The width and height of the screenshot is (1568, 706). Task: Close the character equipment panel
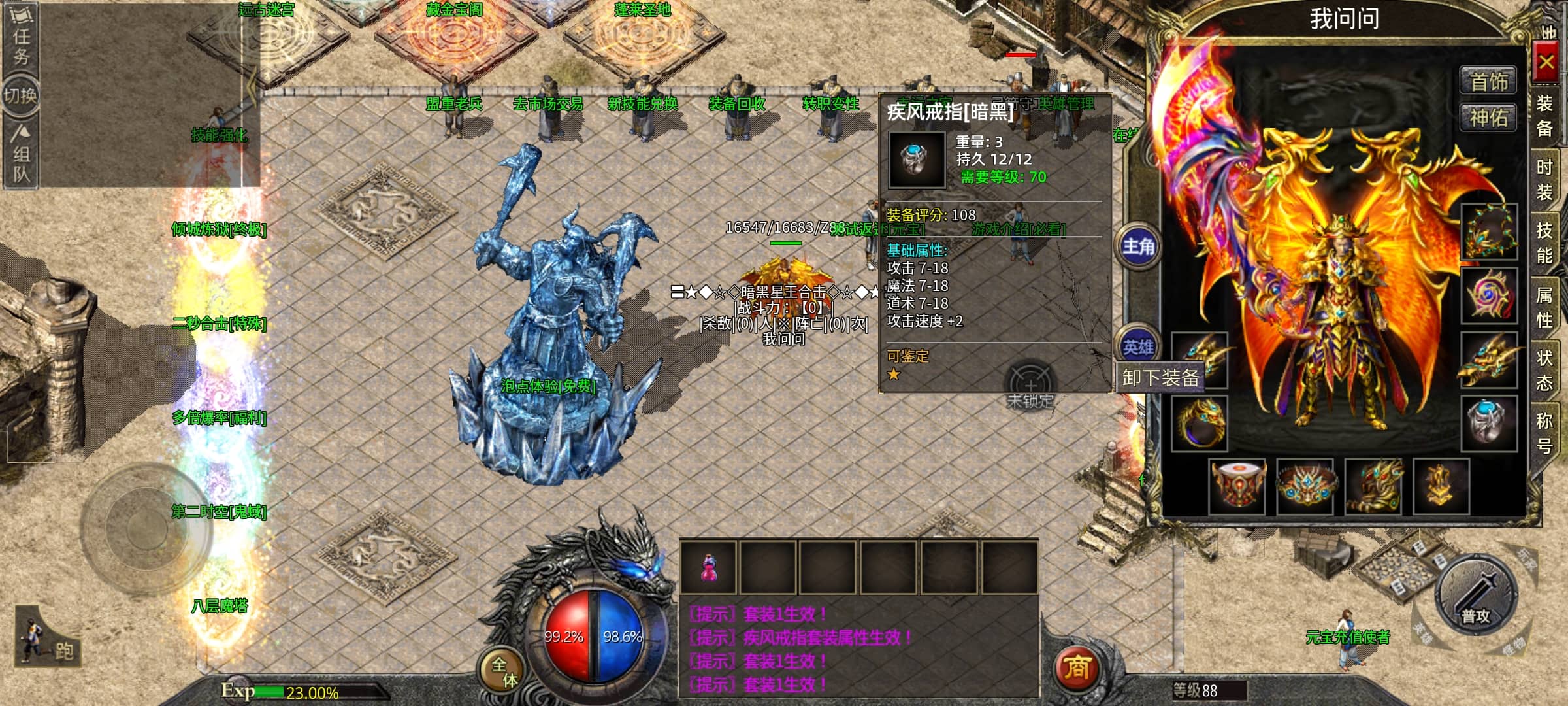tap(1546, 63)
